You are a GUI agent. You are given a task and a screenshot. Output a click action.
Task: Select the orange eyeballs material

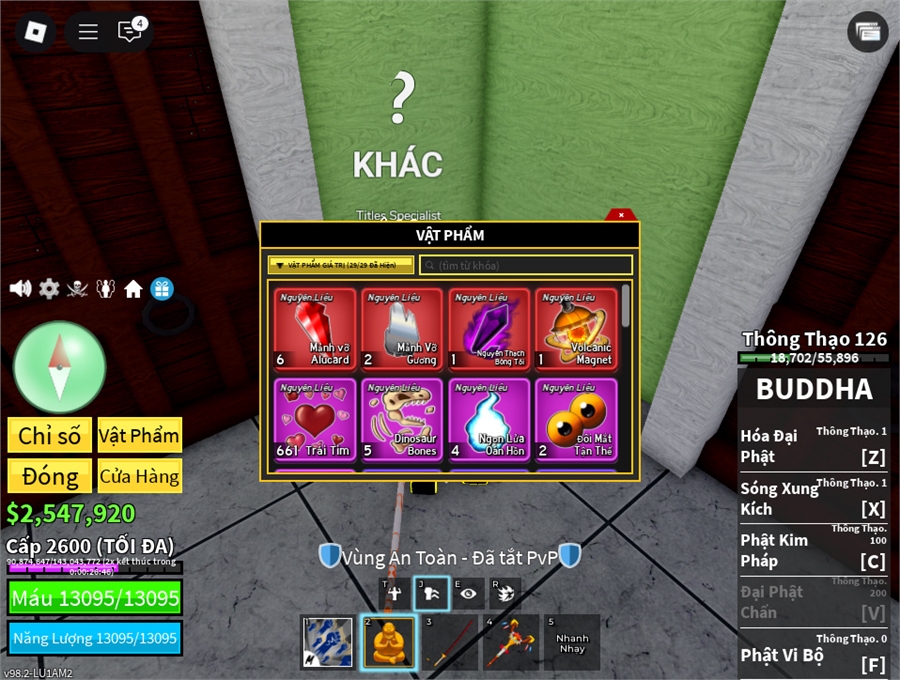coord(576,419)
